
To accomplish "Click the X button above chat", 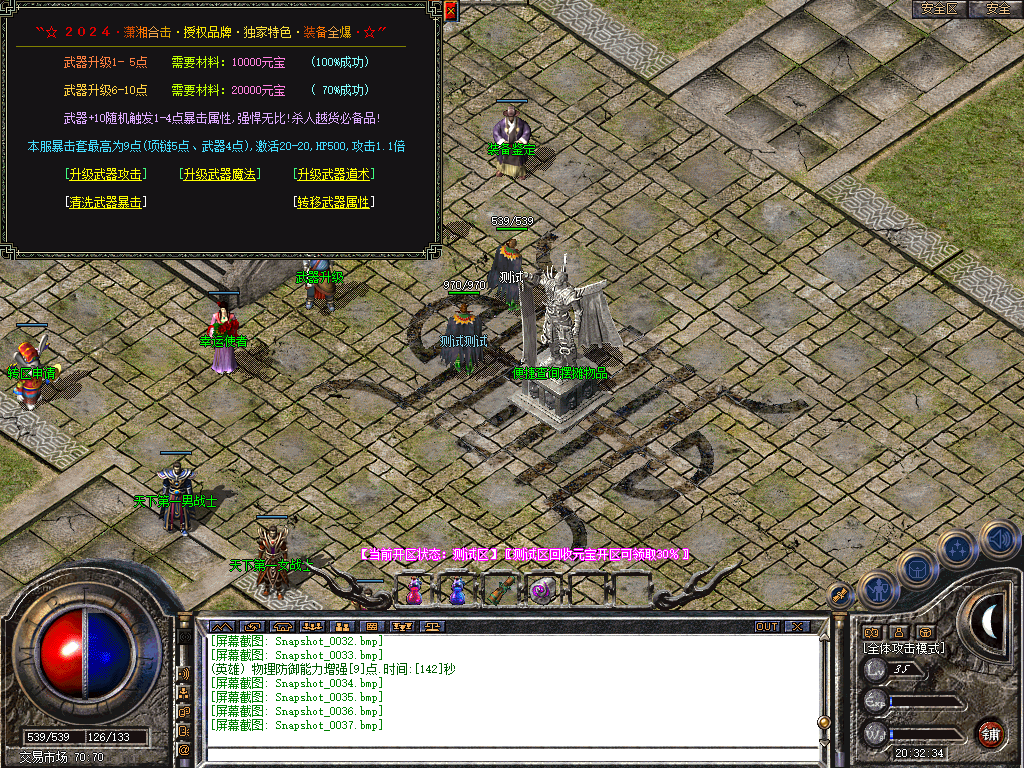I will tap(796, 627).
